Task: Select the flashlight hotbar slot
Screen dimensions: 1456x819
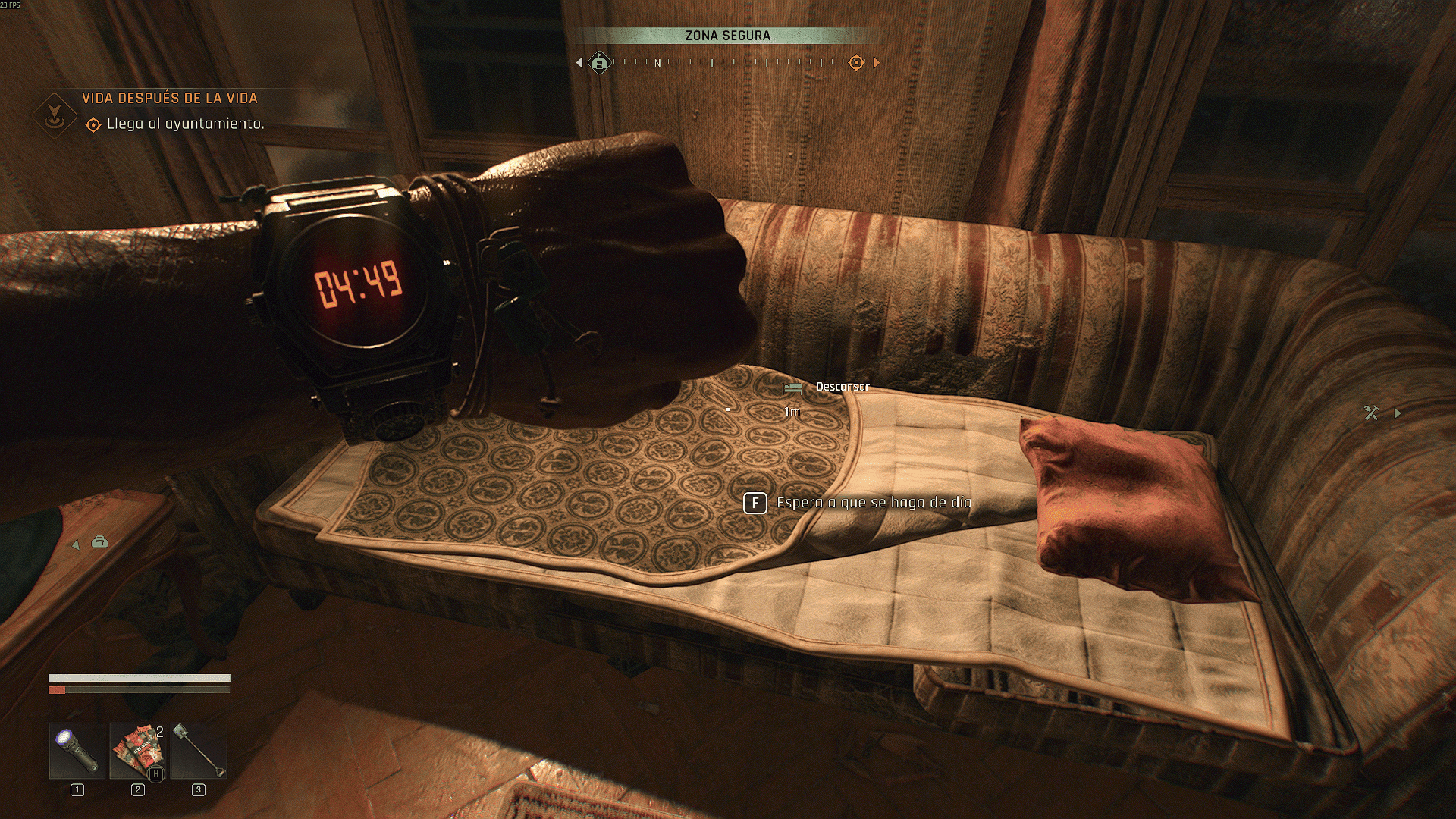Action: click(x=77, y=751)
